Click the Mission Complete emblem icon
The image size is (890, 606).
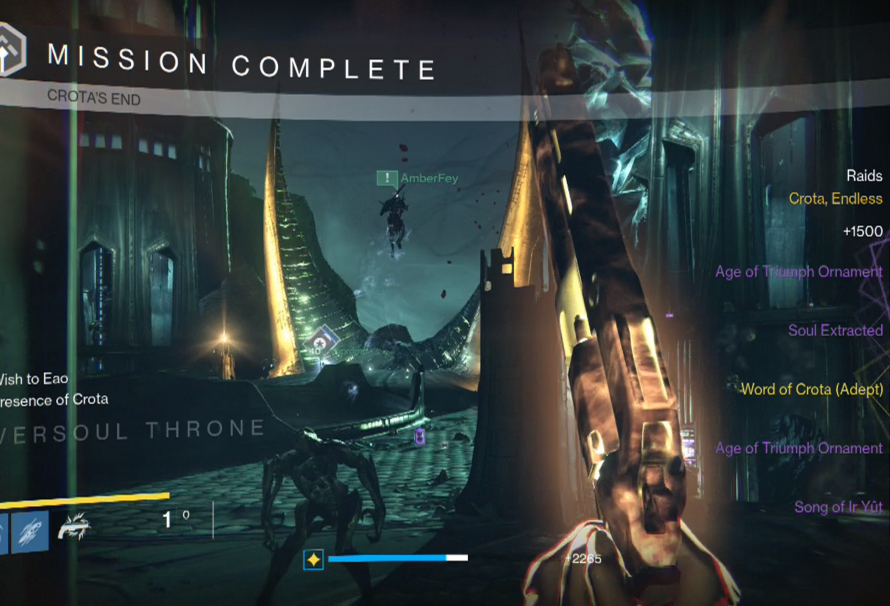point(12,51)
